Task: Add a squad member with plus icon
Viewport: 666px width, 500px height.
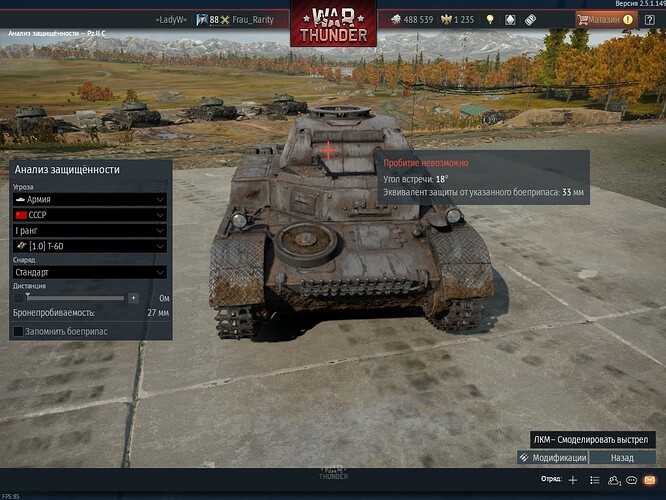Action: (x=573, y=480)
